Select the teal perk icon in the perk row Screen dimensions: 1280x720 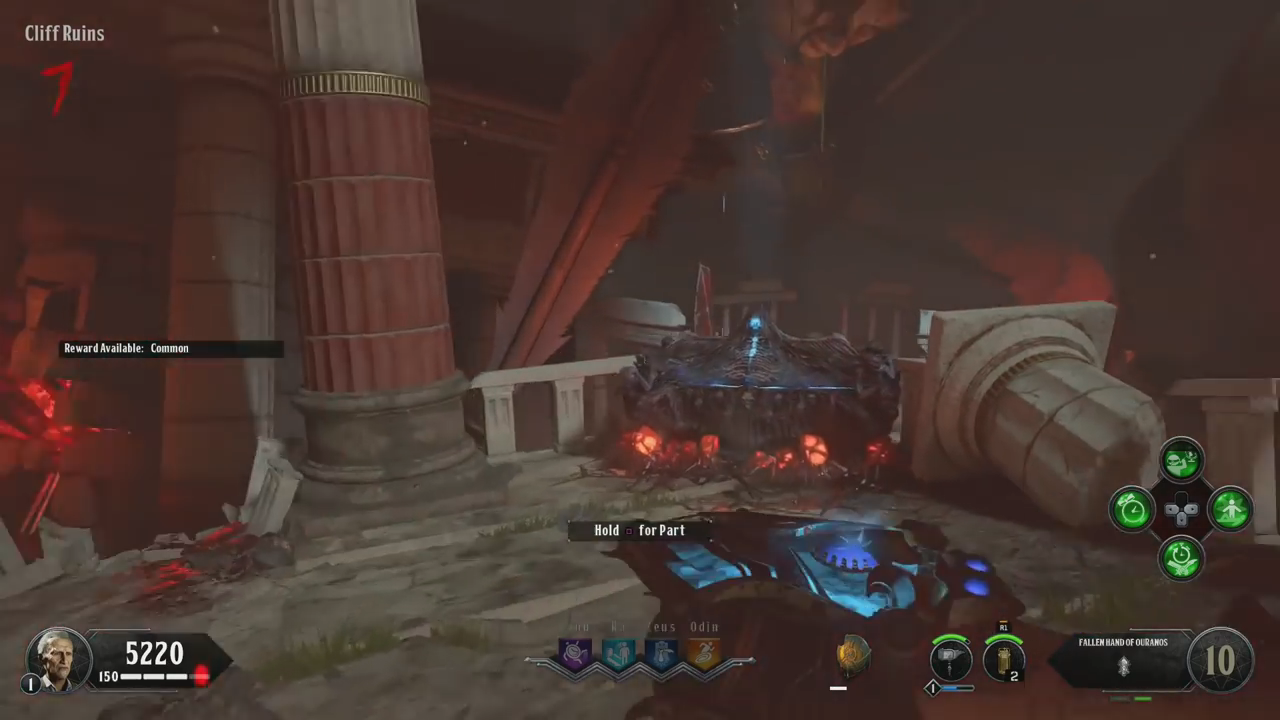point(618,654)
